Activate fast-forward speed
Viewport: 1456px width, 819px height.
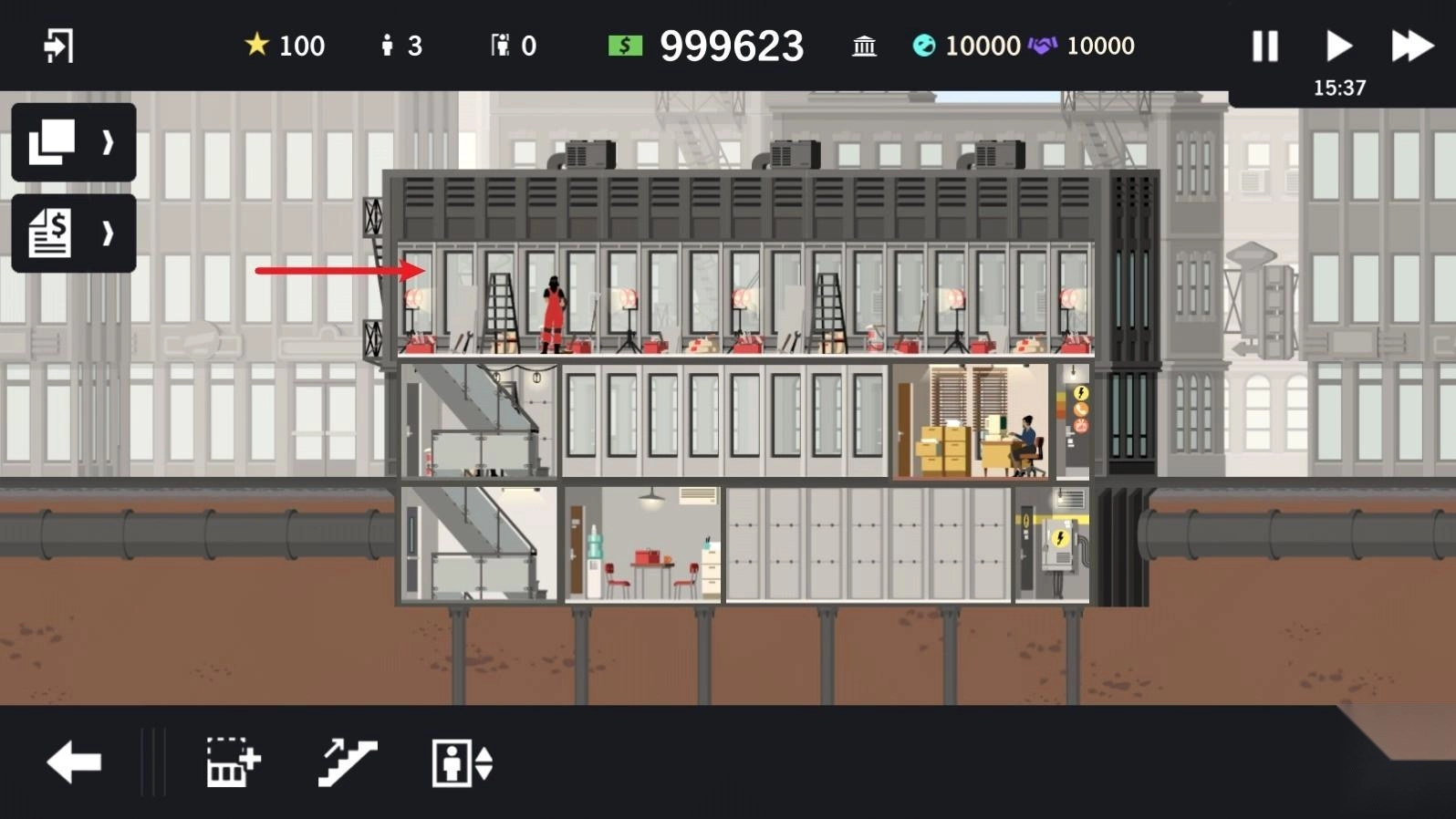1411,46
